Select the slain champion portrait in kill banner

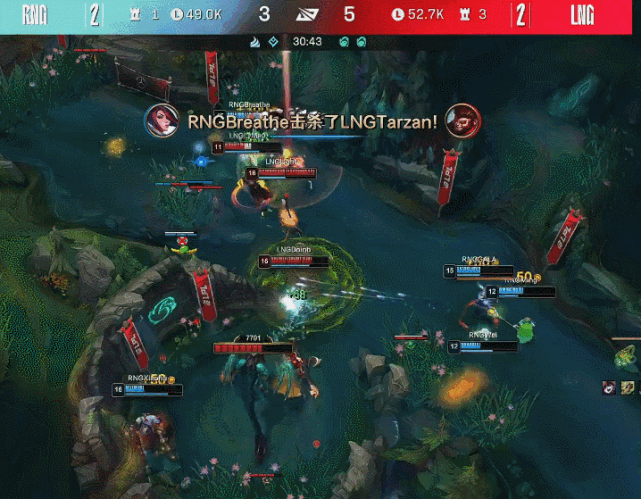coord(462,120)
